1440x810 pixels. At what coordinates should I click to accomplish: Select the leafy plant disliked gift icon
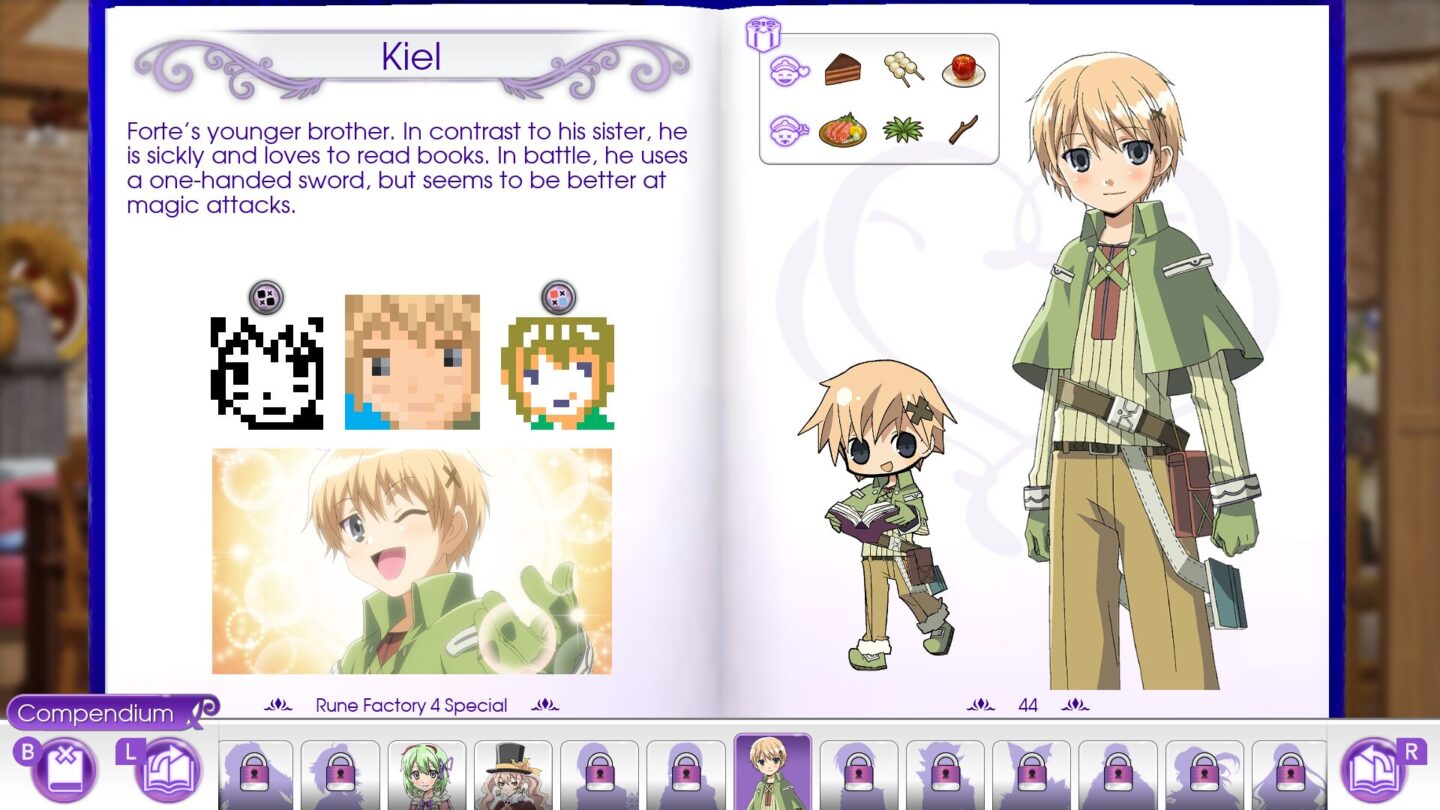905,131
